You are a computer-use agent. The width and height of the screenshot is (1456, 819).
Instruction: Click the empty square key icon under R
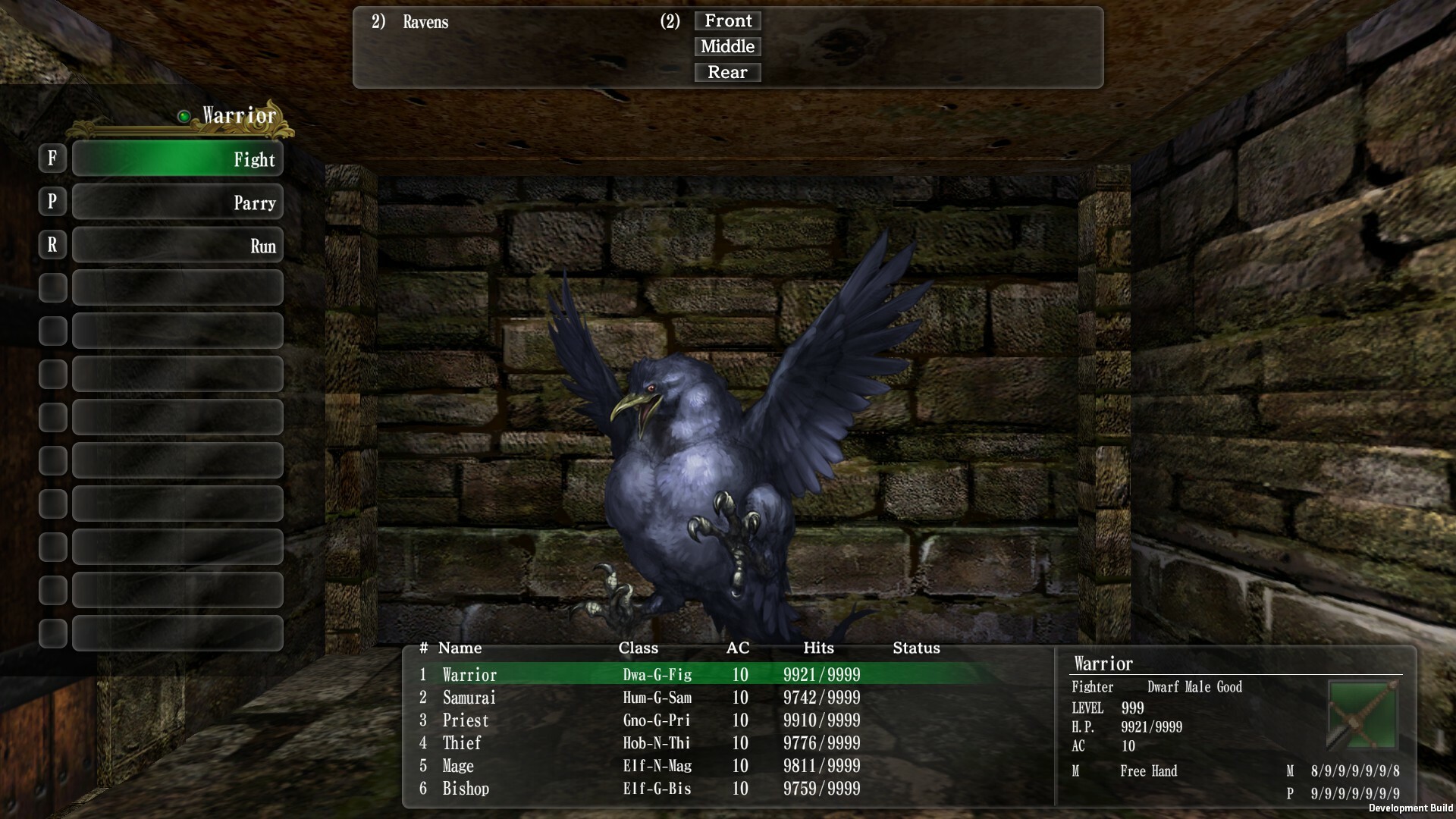(x=52, y=287)
